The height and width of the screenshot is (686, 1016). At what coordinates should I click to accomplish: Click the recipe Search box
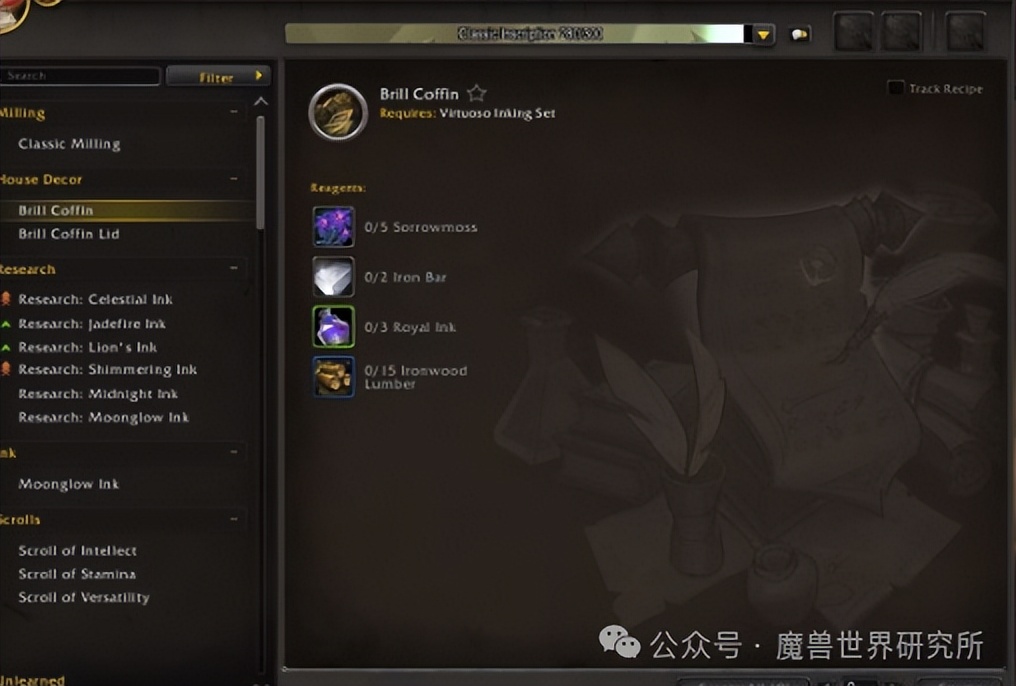[80, 76]
